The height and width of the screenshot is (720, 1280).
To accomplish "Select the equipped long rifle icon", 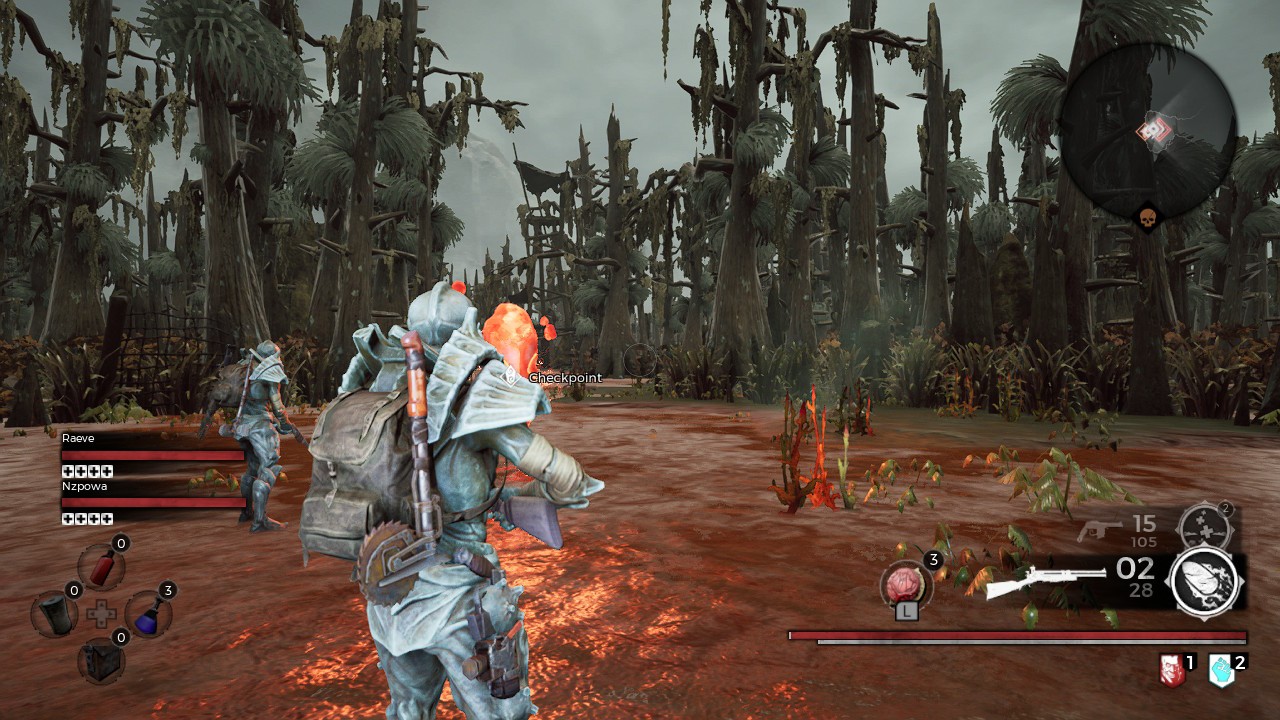I will click(1045, 582).
